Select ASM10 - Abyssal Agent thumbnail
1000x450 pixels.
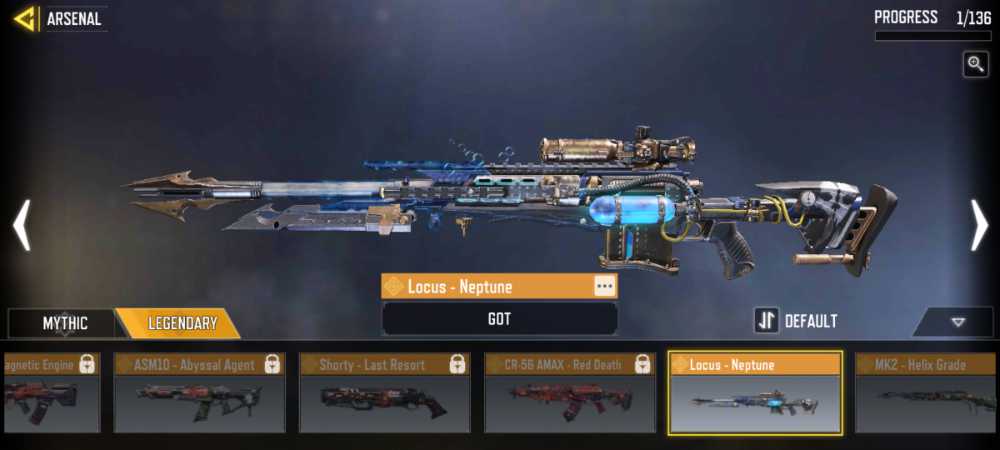click(x=199, y=392)
